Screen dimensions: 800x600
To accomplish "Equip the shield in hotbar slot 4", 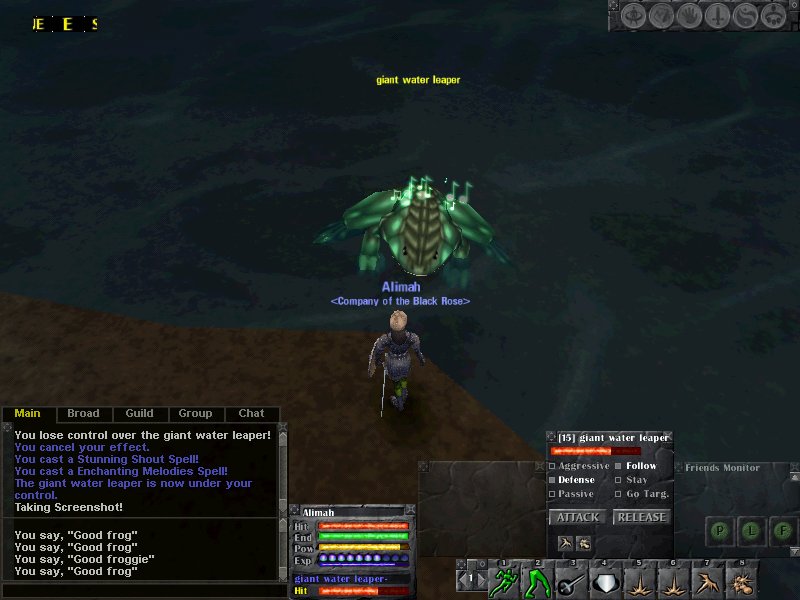I will (606, 580).
